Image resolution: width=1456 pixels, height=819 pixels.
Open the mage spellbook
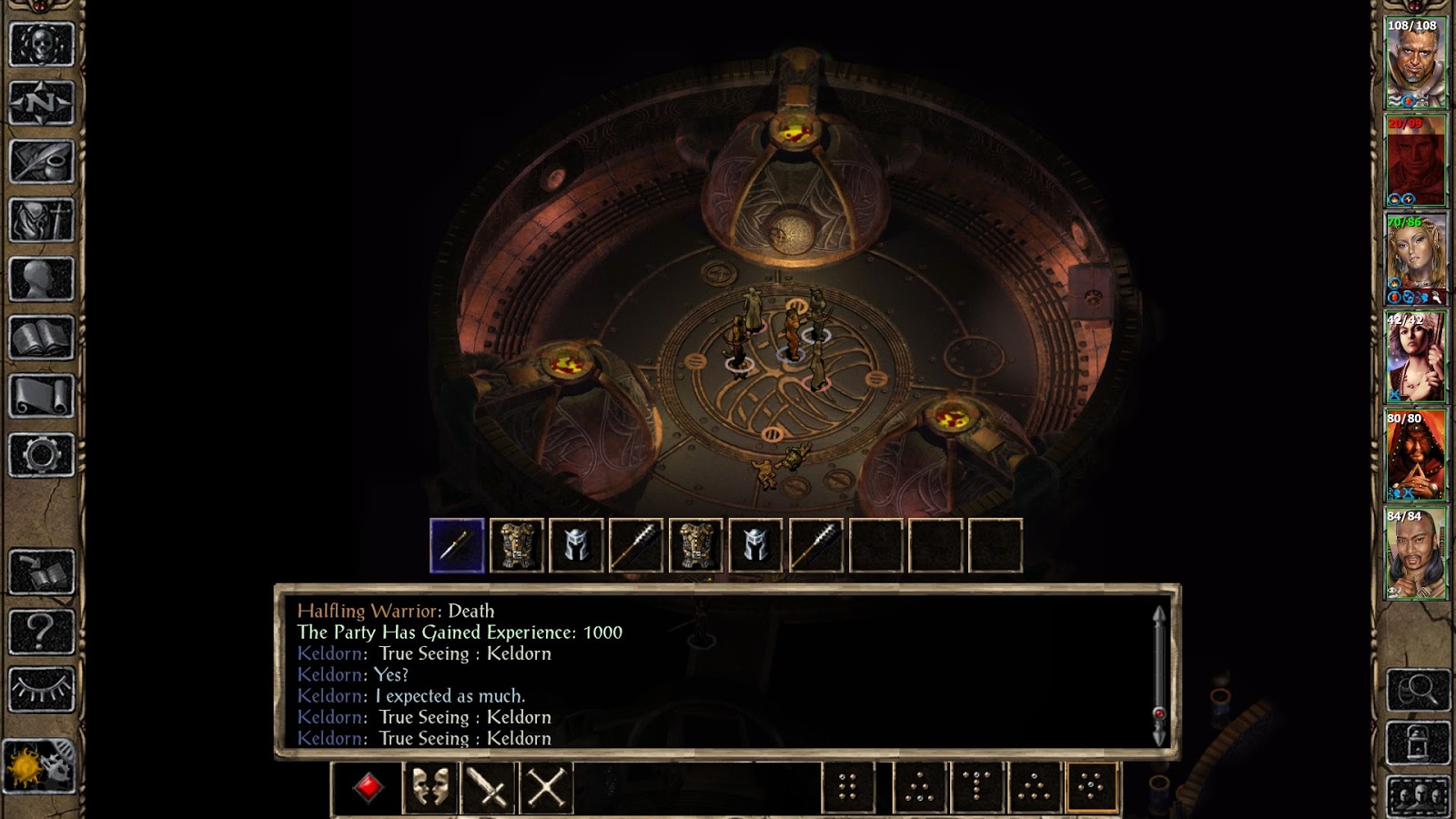pos(41,339)
